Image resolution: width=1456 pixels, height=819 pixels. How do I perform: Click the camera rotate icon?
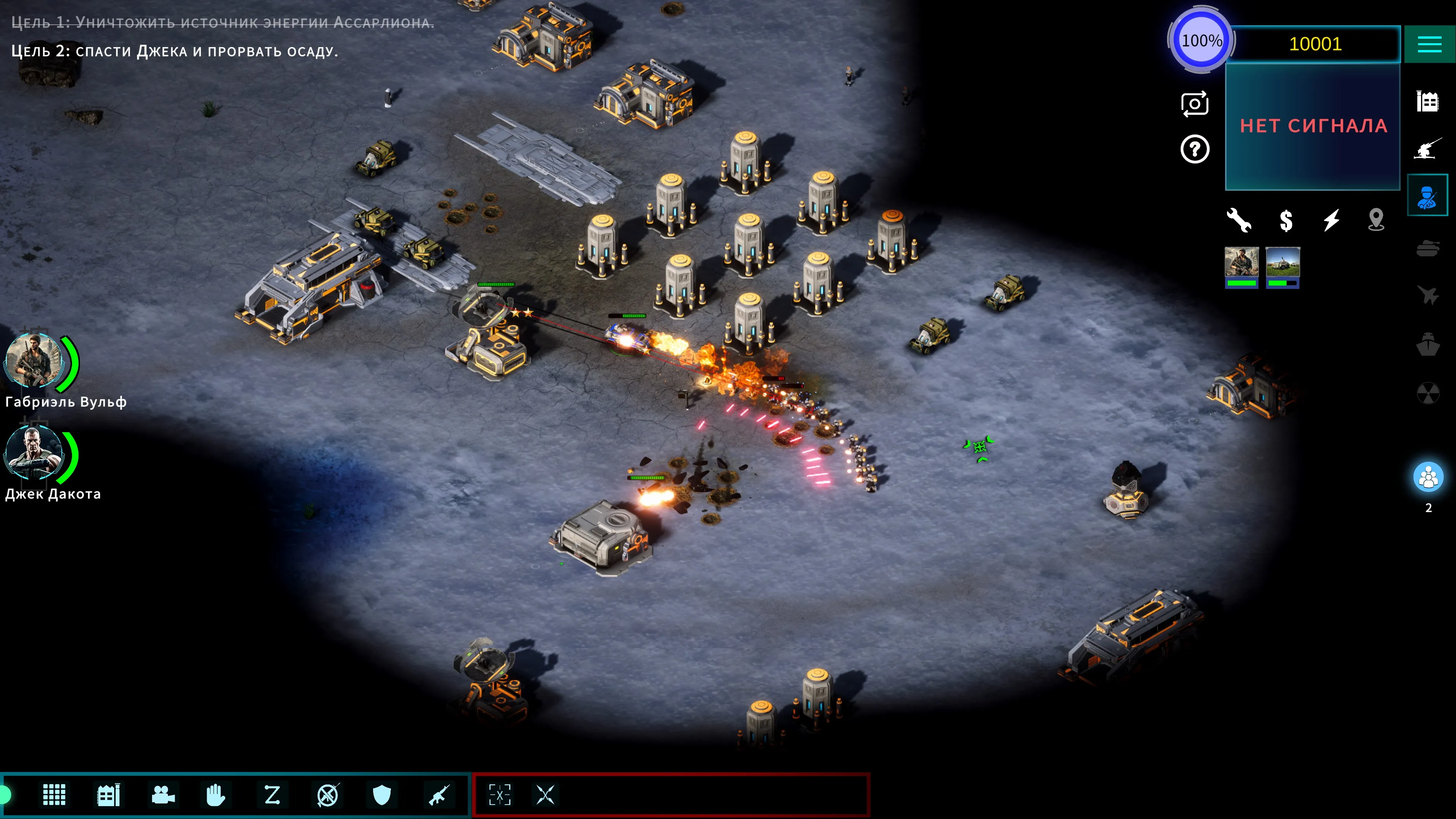(x=1194, y=104)
